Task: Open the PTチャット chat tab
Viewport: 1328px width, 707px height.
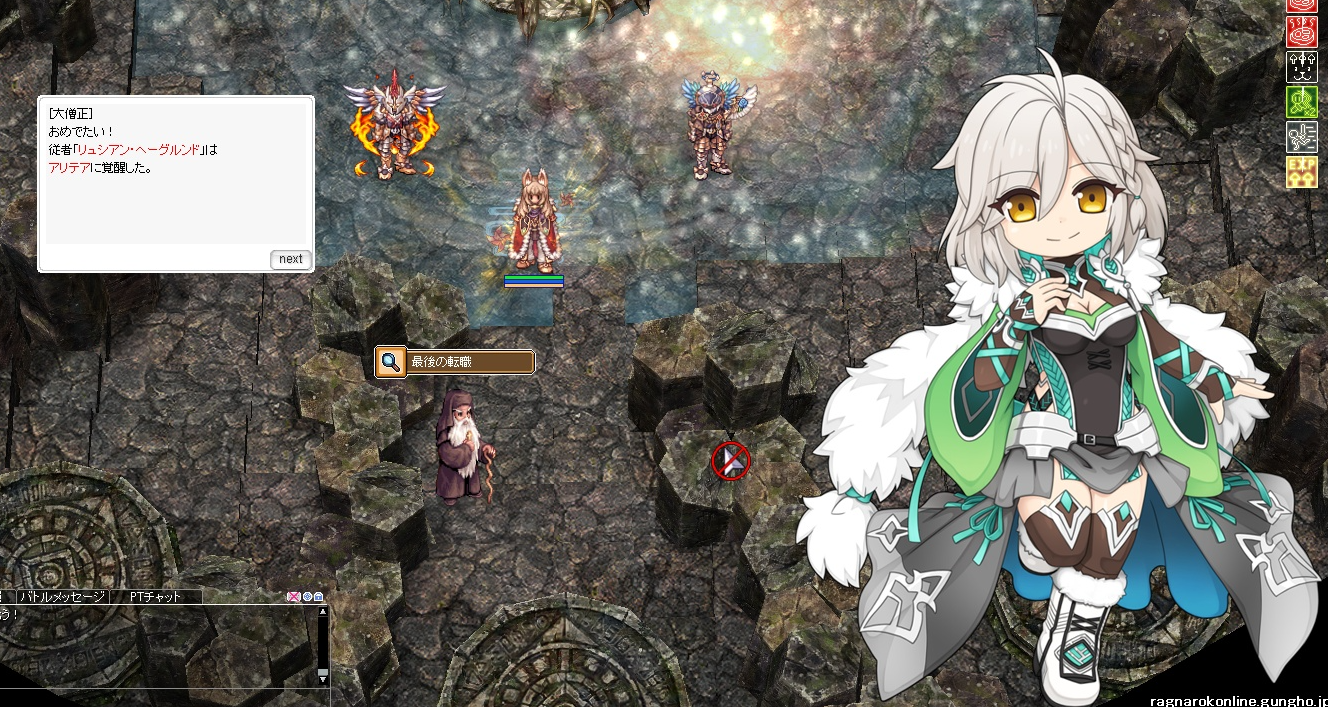Action: [x=155, y=597]
